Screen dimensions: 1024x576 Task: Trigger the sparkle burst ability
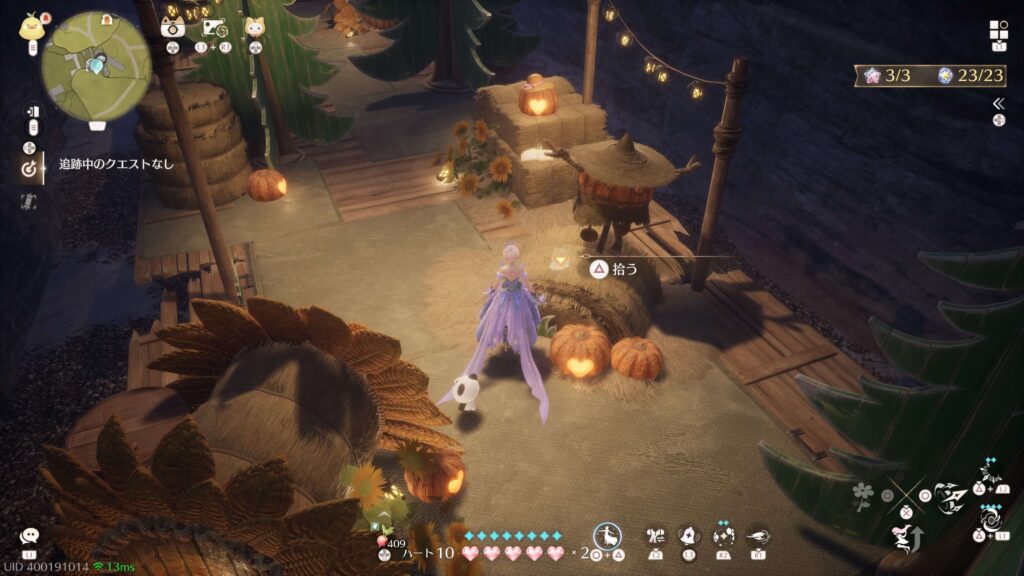(723, 536)
